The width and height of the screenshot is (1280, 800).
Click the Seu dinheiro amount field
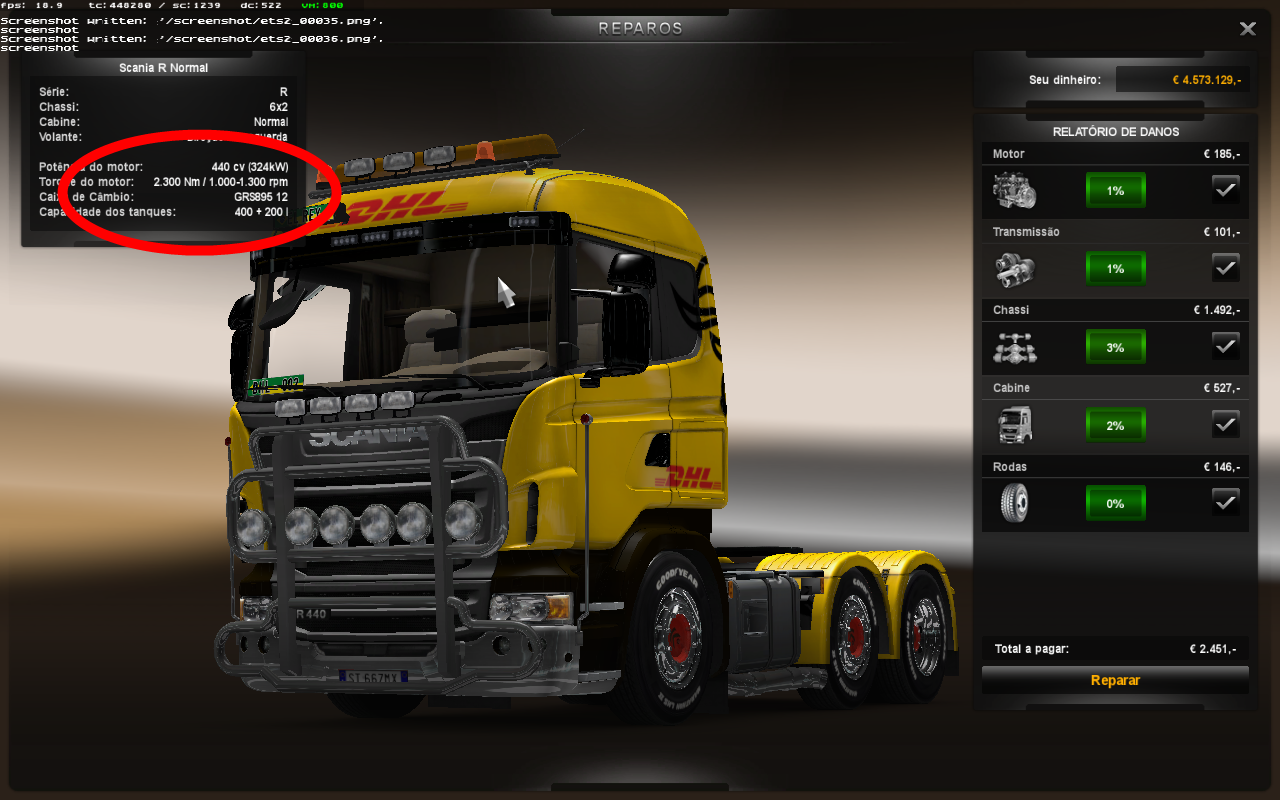pyautogui.click(x=1185, y=78)
